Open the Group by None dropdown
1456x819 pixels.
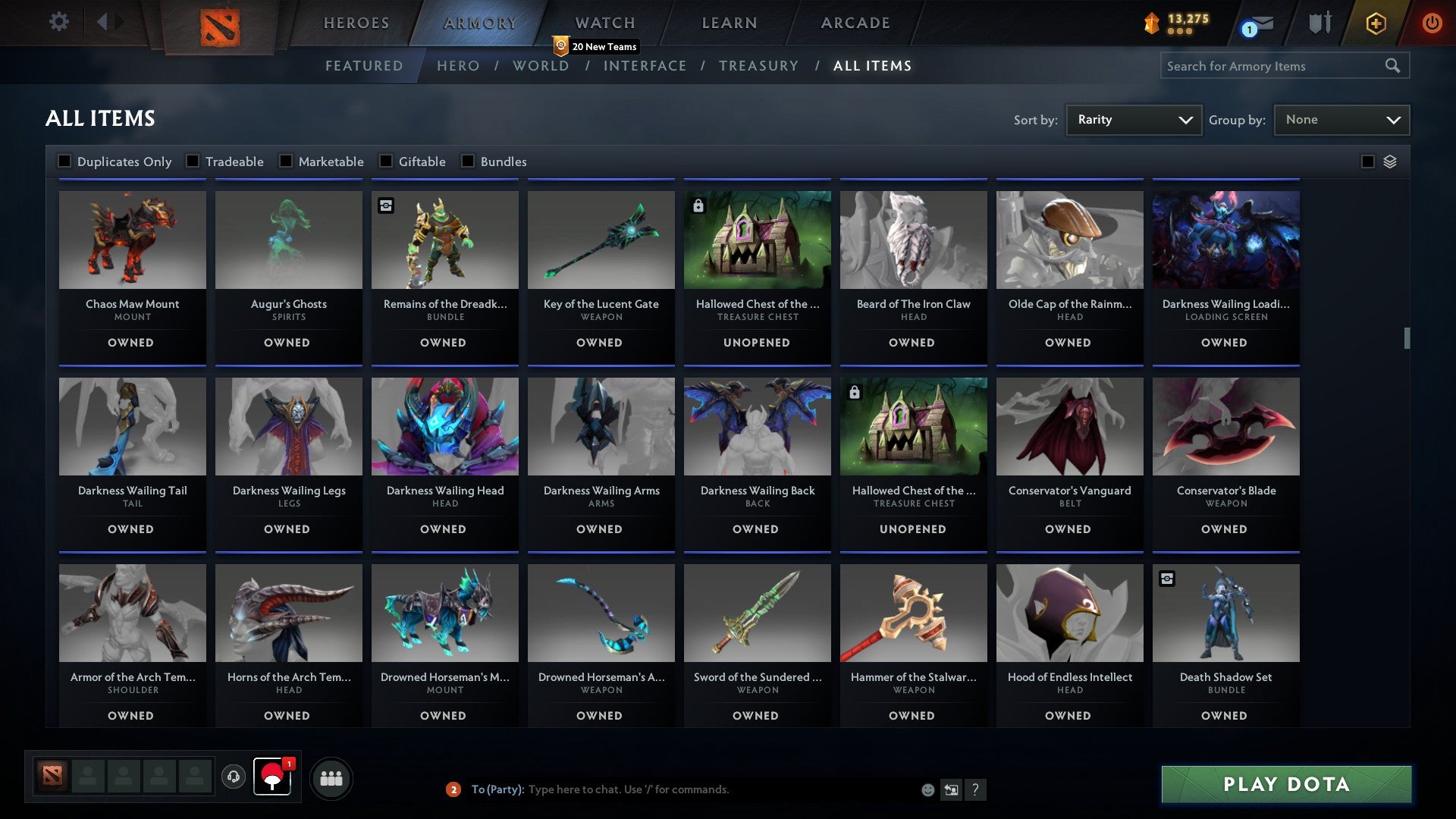click(1341, 119)
